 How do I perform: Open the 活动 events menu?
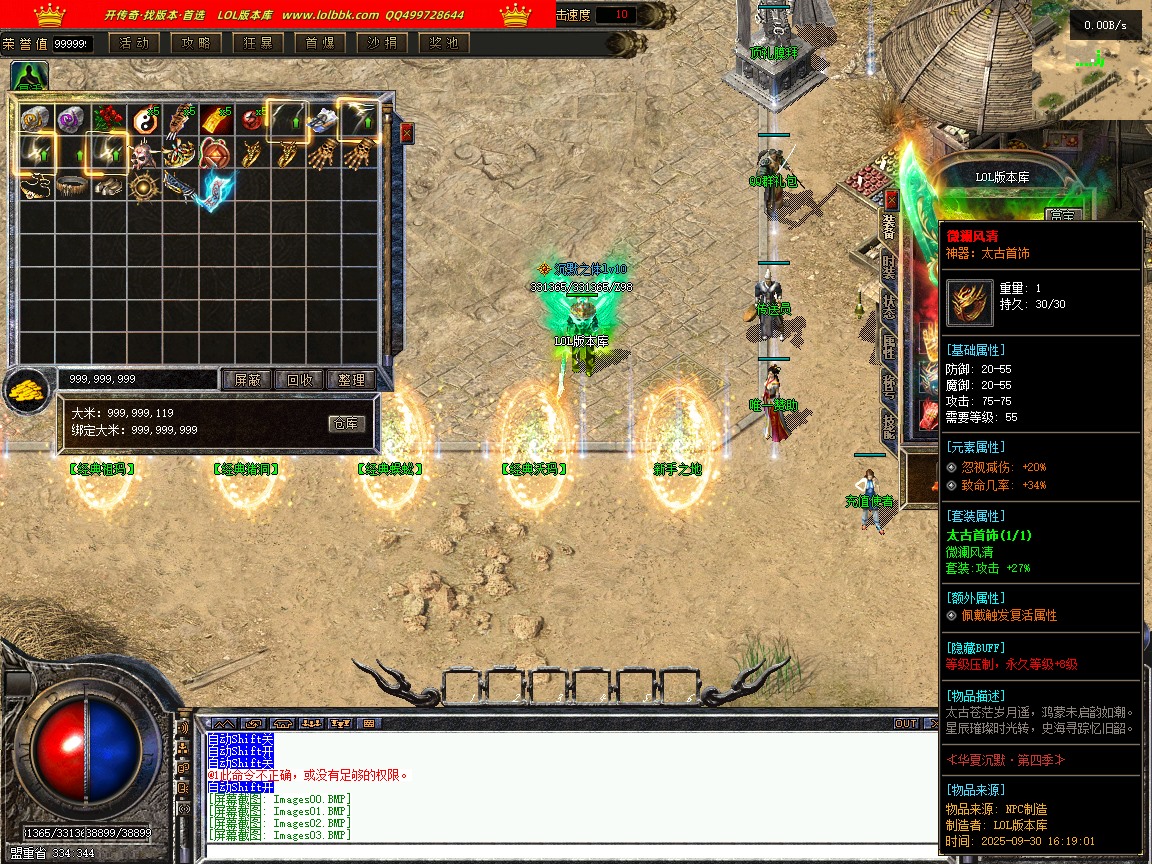point(134,43)
